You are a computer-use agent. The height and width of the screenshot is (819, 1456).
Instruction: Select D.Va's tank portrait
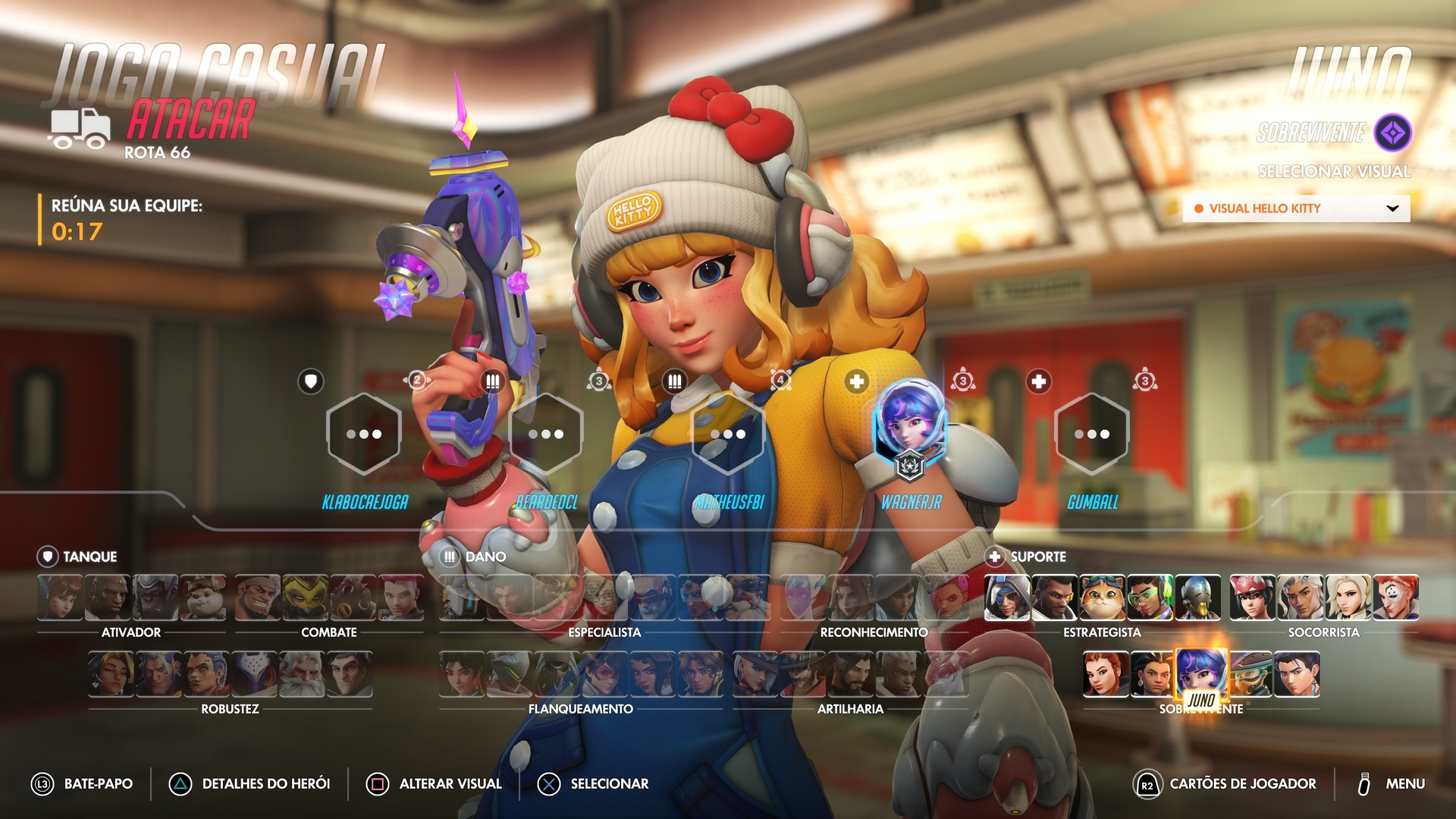pos(60,598)
